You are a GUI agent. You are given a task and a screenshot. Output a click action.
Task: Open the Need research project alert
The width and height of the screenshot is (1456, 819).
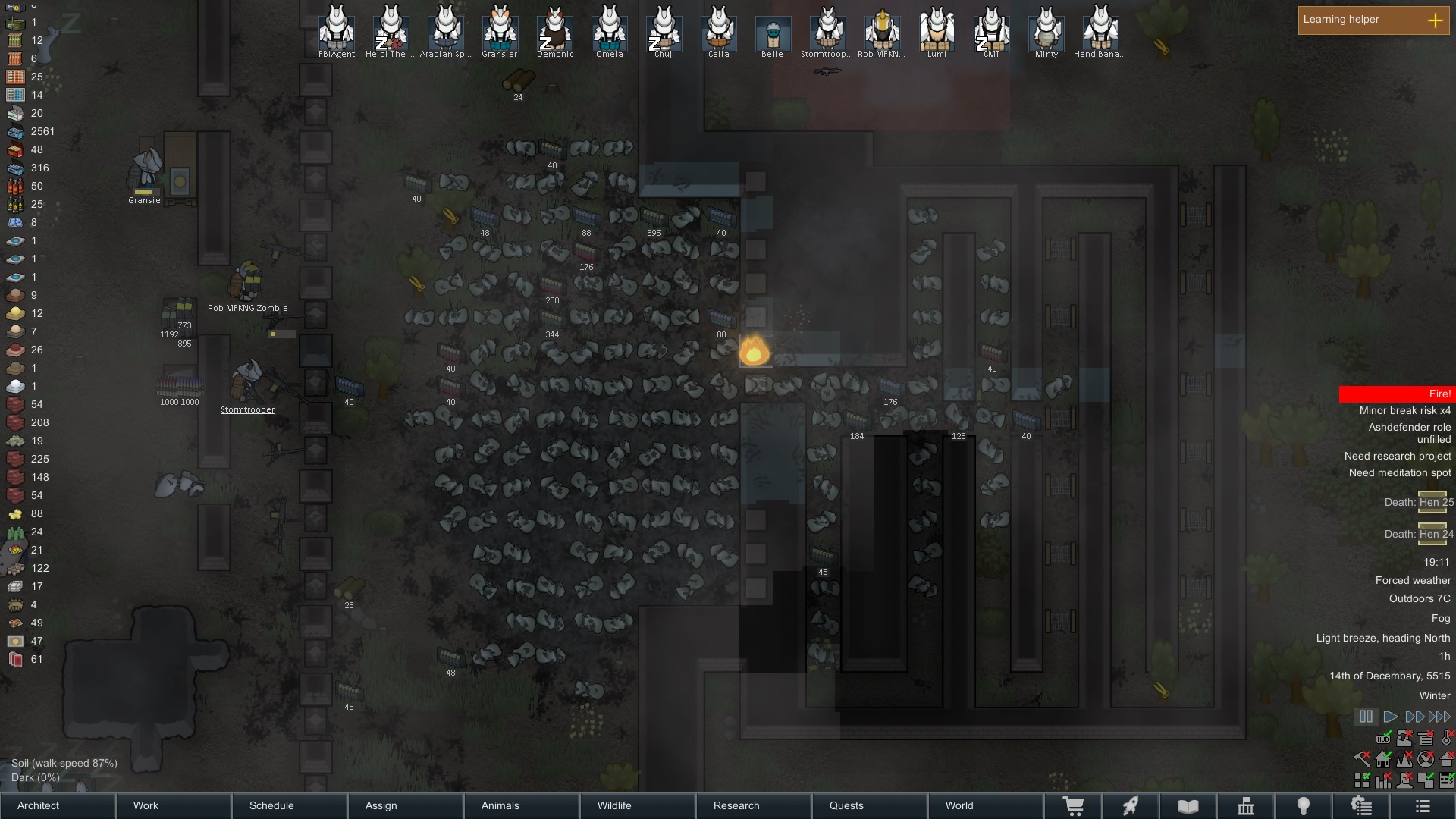[1397, 457]
